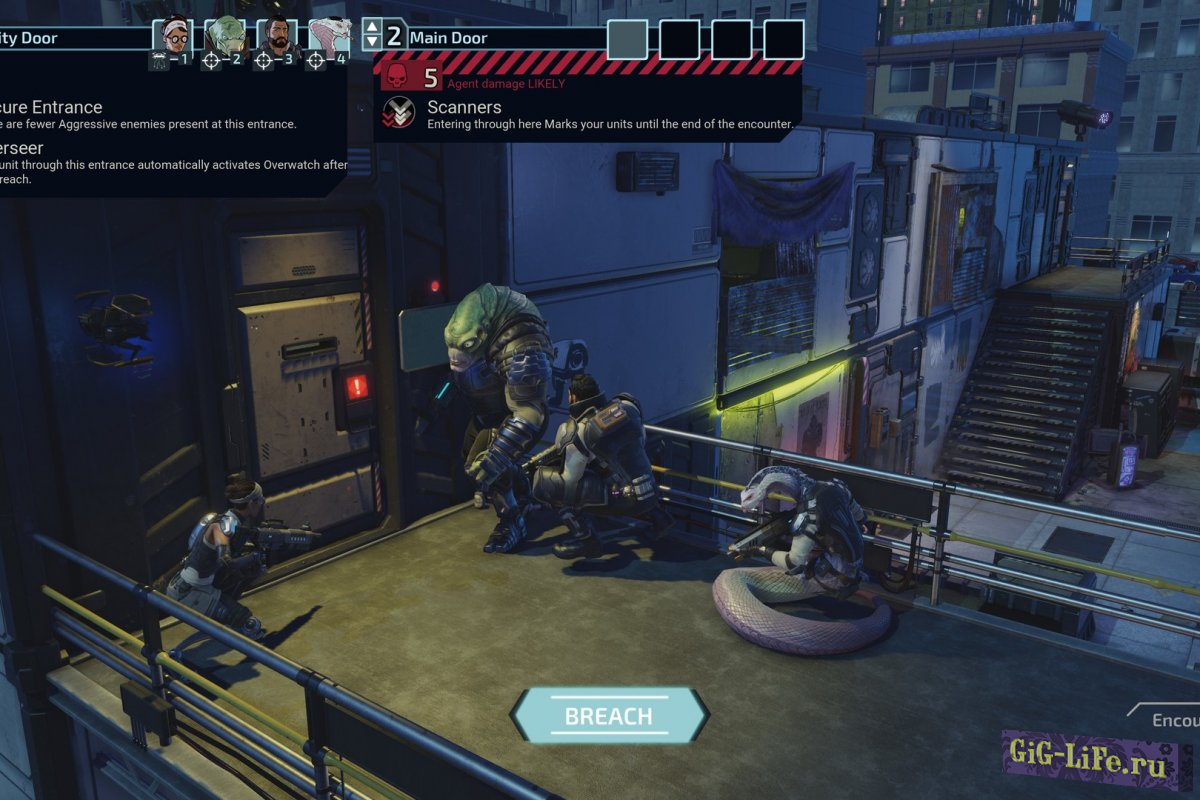This screenshot has width=1200, height=800.
Task: Assign agent to the highlighted Main Door slot
Action: pyautogui.click(x=628, y=39)
